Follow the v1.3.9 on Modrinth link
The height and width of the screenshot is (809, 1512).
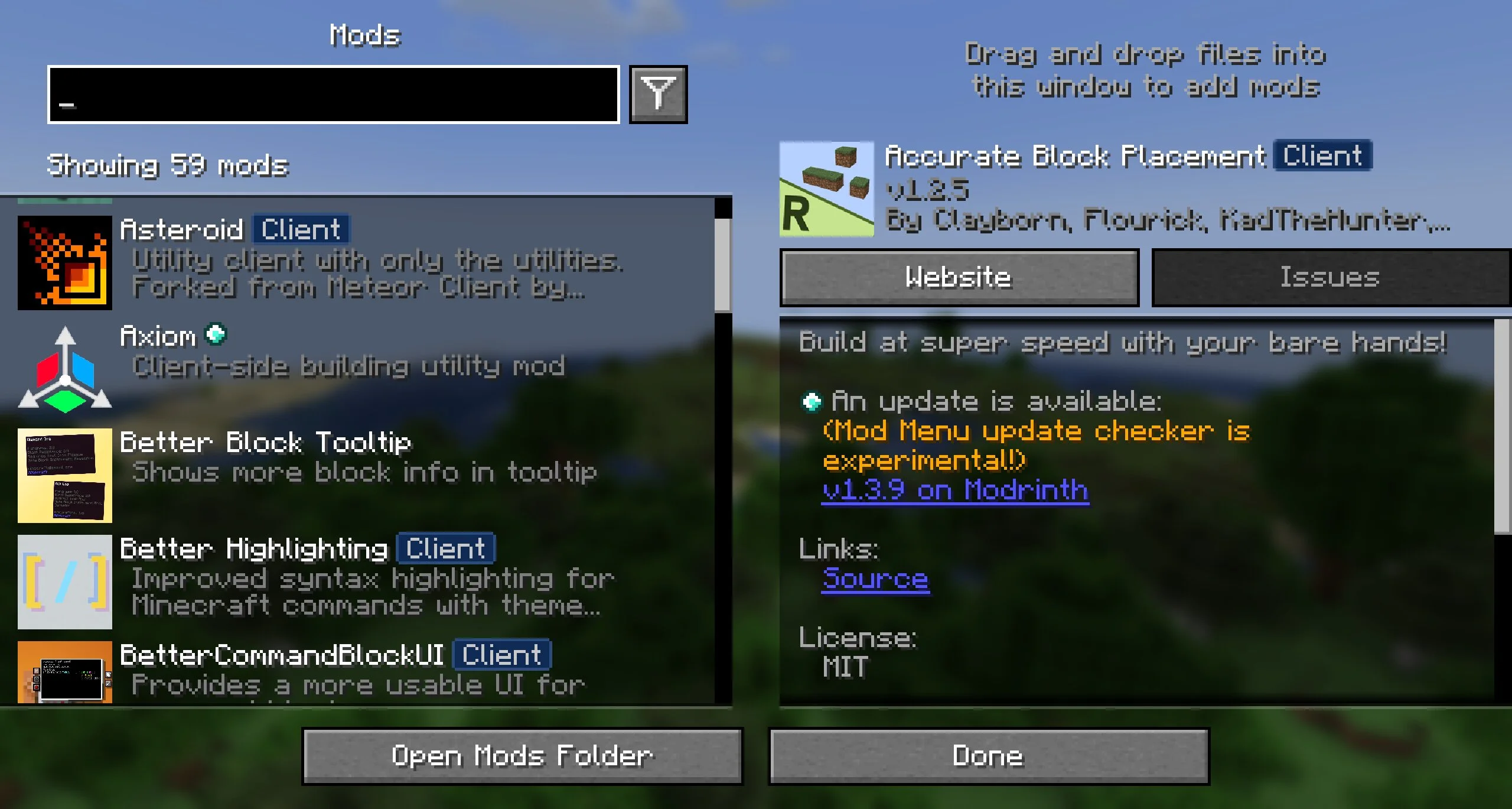pos(955,490)
